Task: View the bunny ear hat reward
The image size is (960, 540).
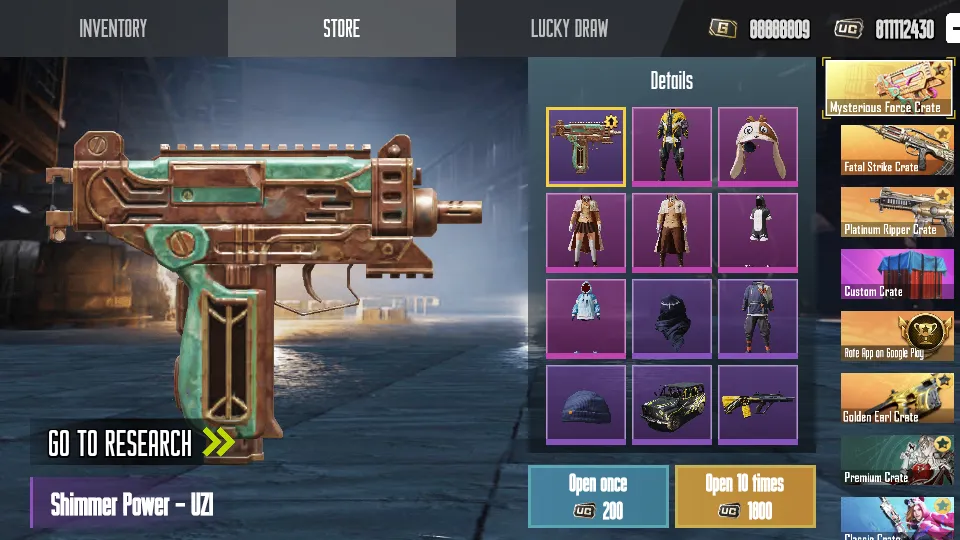Action: click(757, 146)
